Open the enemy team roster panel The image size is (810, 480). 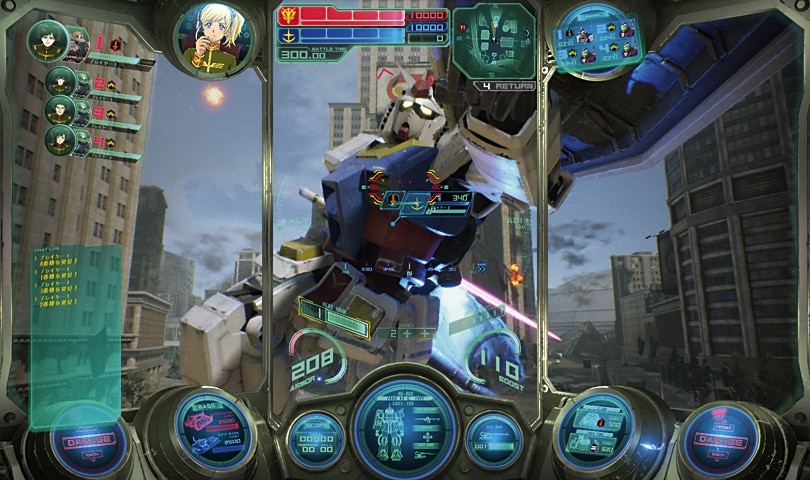point(596,38)
